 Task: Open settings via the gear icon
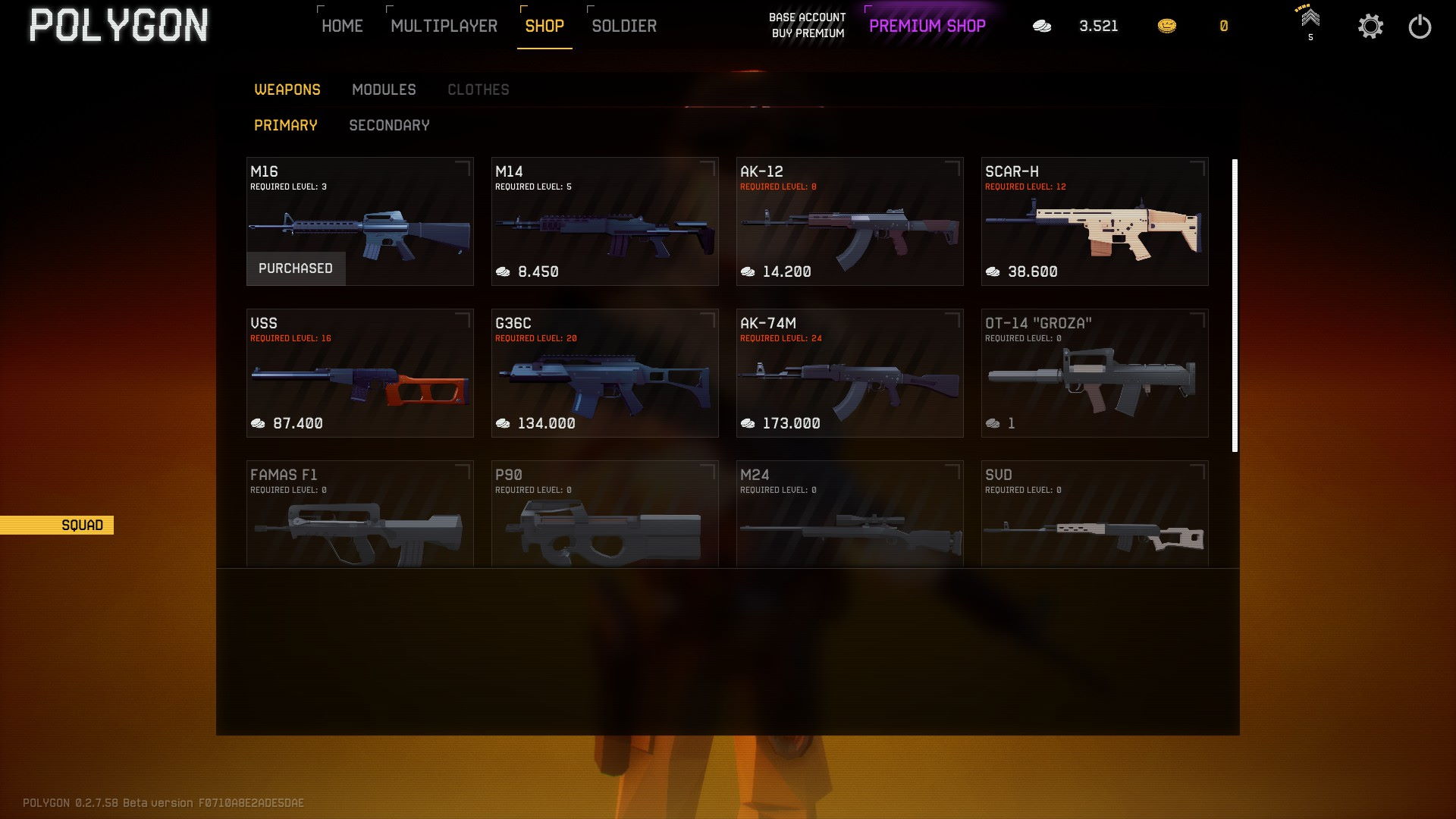pos(1370,27)
